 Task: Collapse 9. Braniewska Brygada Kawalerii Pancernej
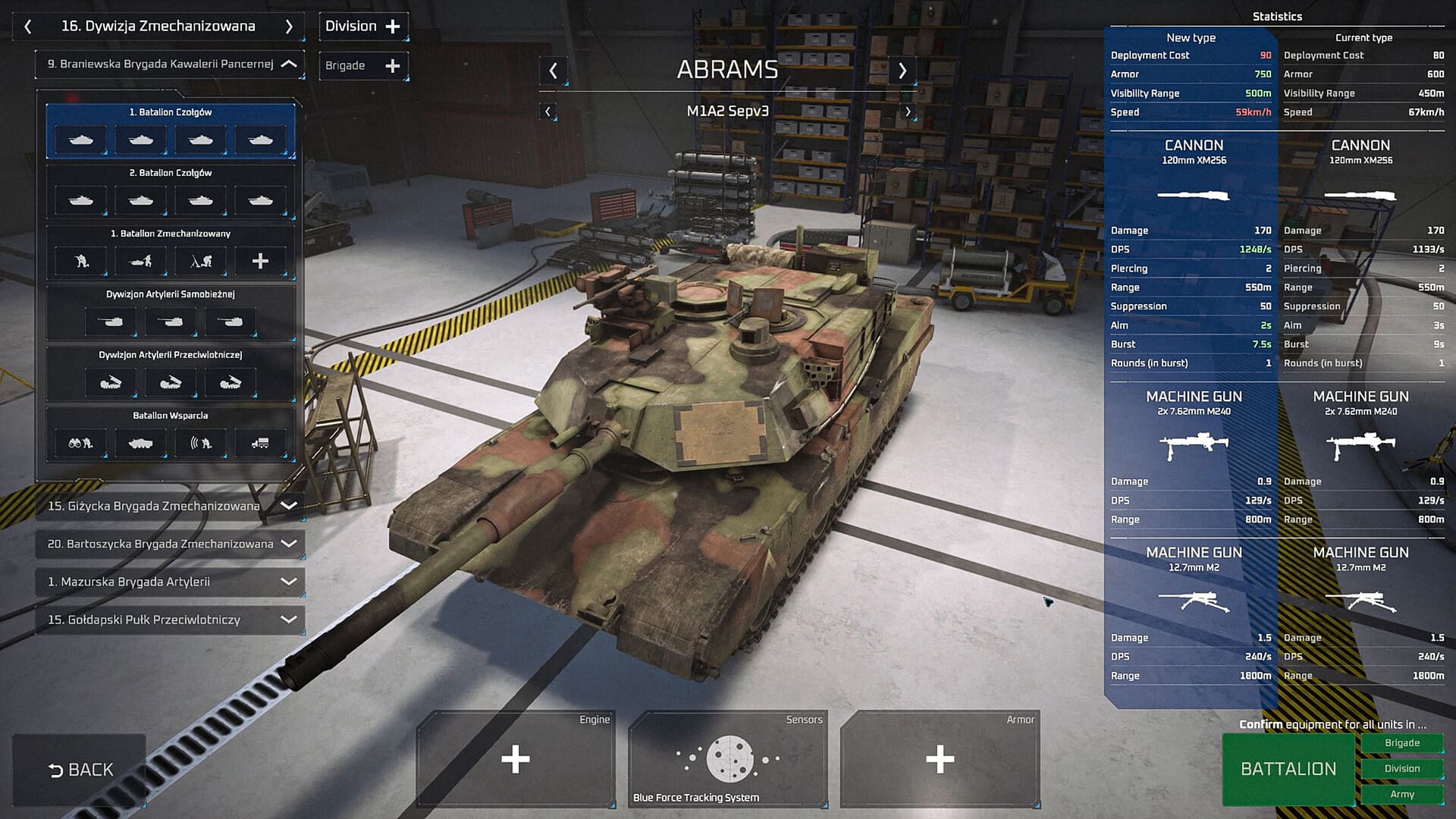pyautogui.click(x=289, y=64)
